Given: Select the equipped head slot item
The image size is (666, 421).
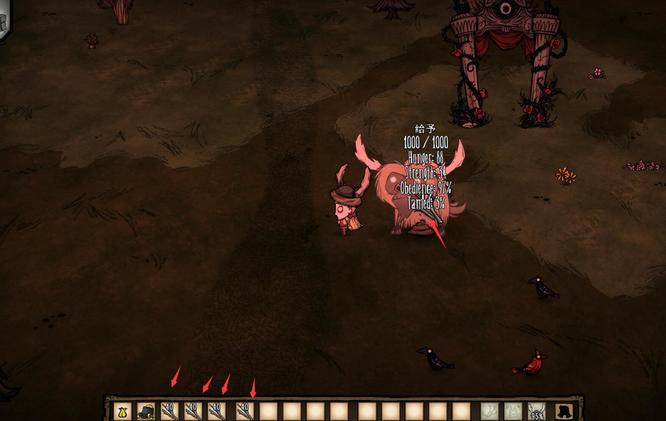Looking at the screenshot, I should pyautogui.click(x=536, y=411).
